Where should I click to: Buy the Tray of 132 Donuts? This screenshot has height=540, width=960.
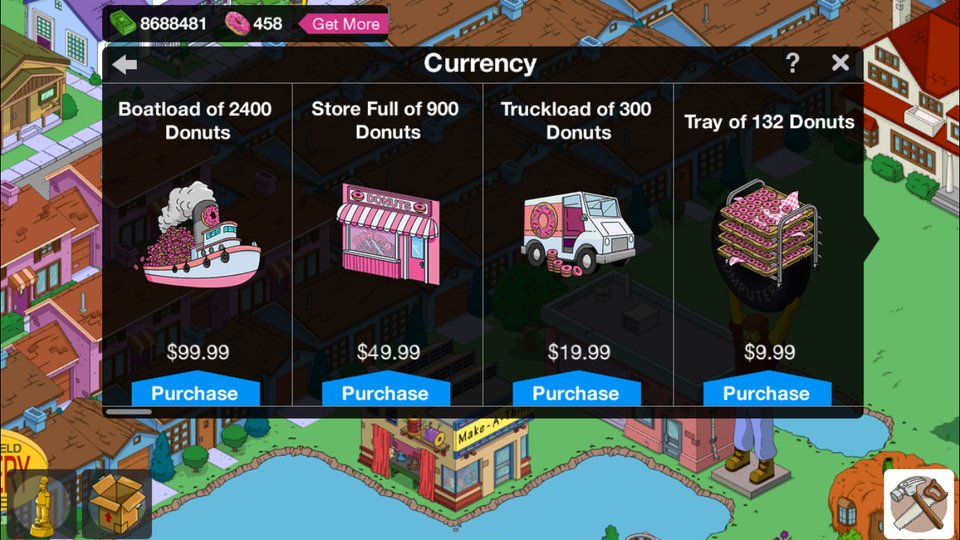[x=766, y=393]
